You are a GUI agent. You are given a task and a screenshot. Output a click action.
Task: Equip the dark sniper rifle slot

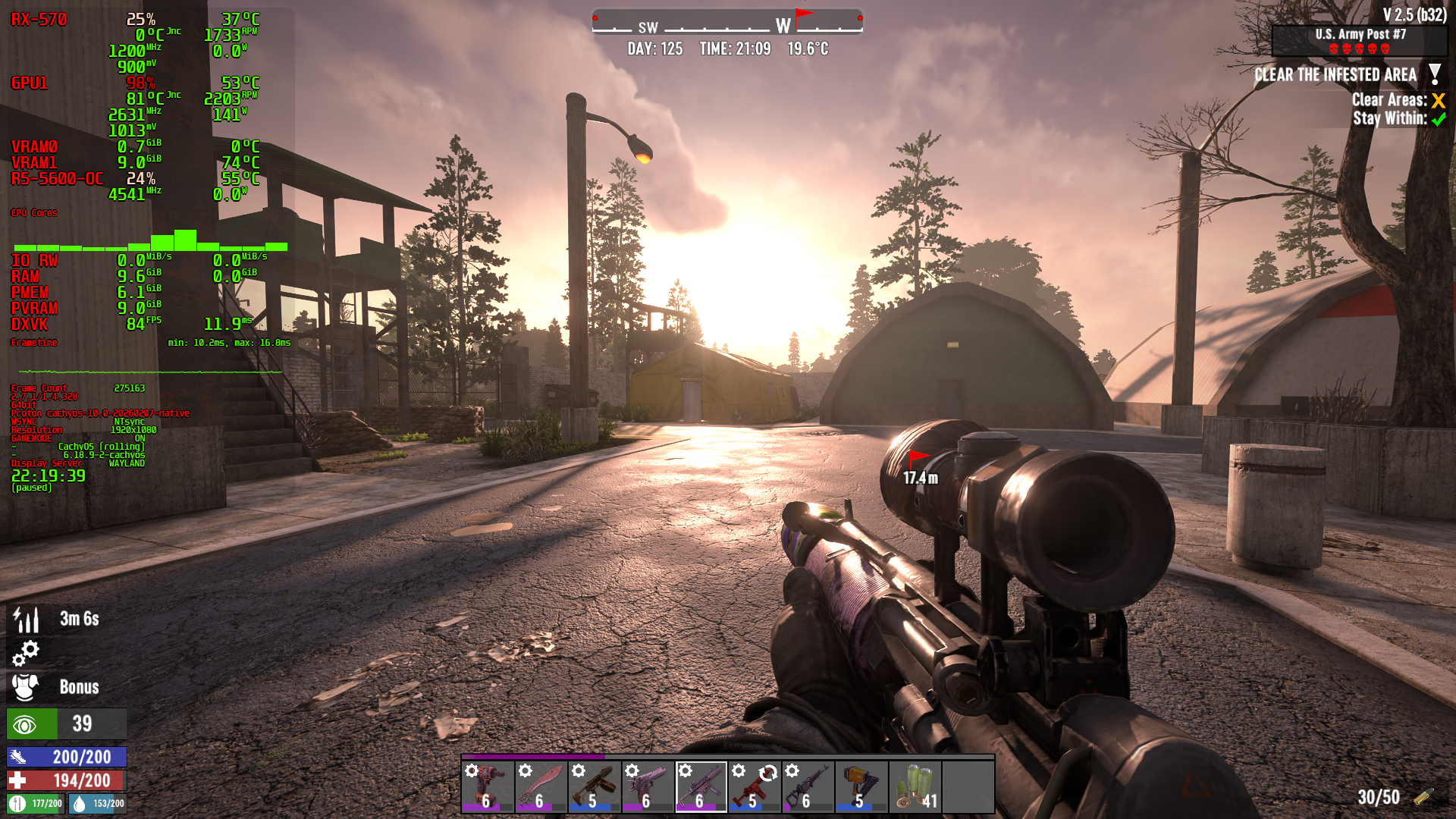point(808,786)
